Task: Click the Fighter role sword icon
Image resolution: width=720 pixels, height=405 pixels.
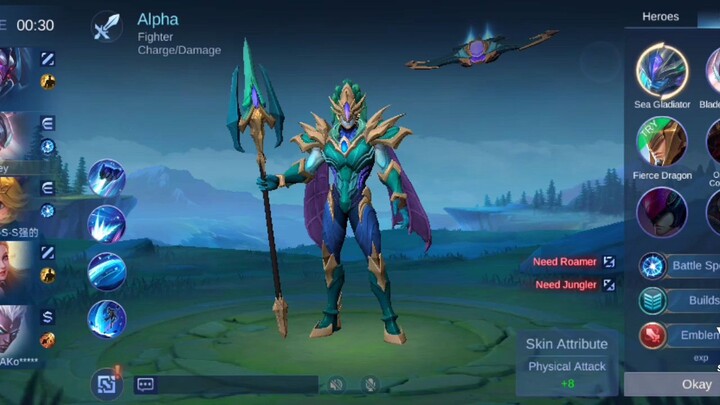Action: [106, 27]
